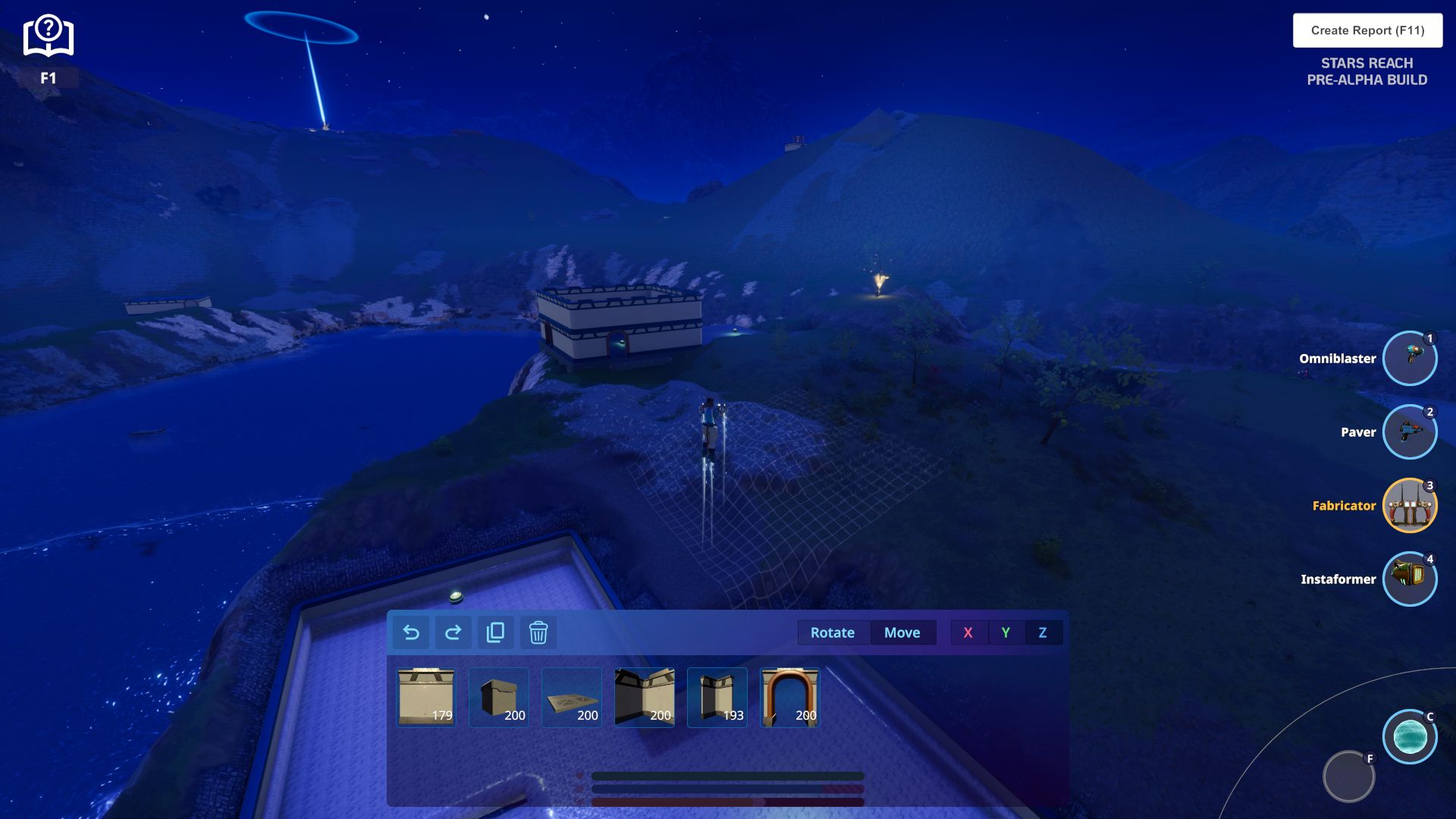Click the copy/duplicate piece button
The width and height of the screenshot is (1456, 819).
pos(496,632)
